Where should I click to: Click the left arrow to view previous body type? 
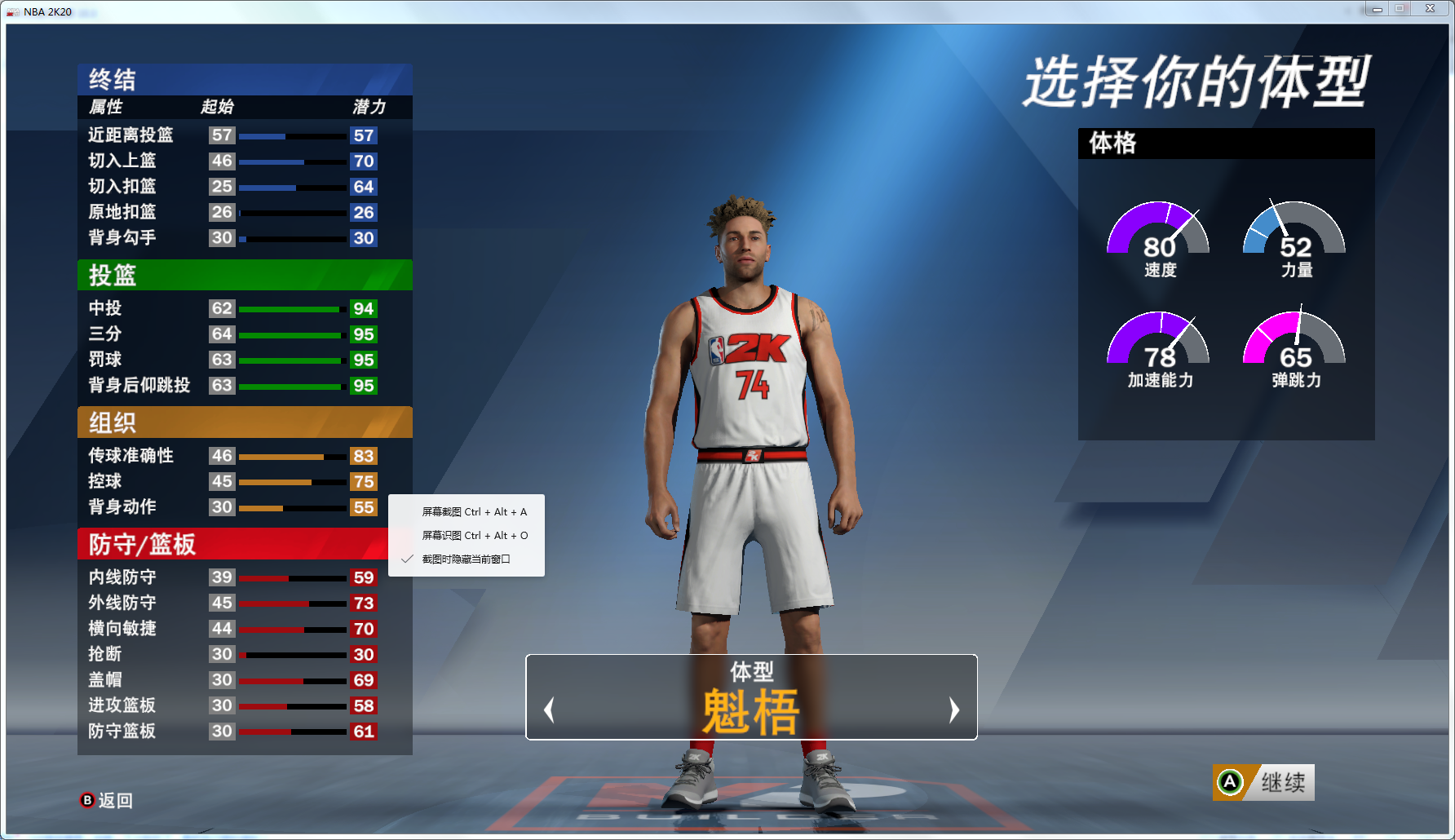pyautogui.click(x=549, y=710)
